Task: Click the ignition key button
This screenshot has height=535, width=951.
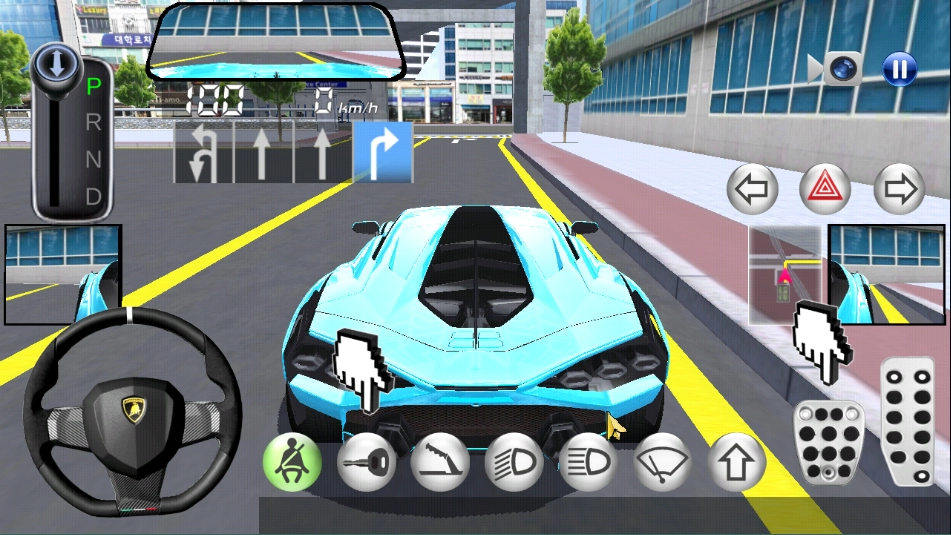Action: click(366, 462)
